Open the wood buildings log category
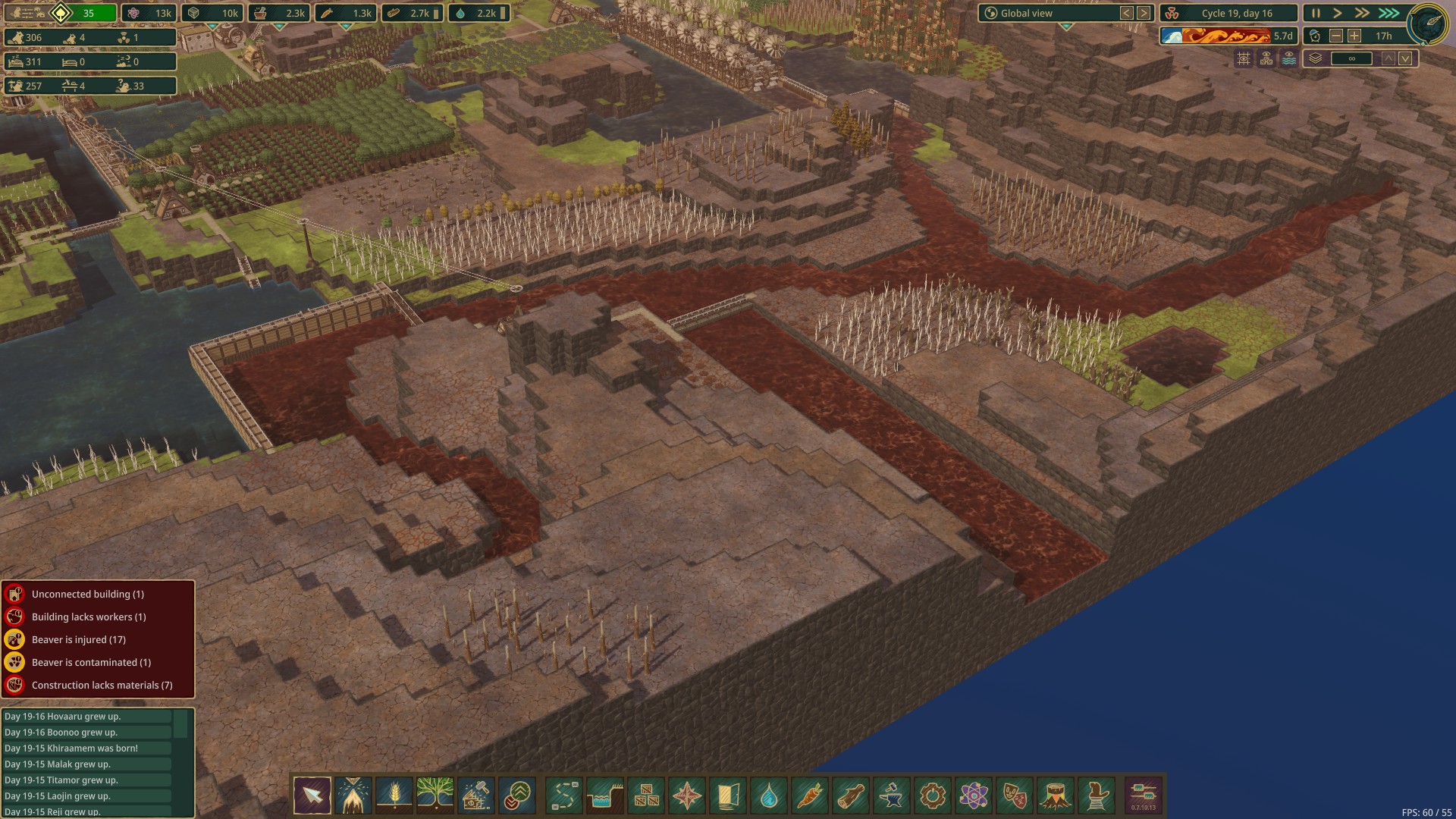1456x819 pixels. coord(851,795)
